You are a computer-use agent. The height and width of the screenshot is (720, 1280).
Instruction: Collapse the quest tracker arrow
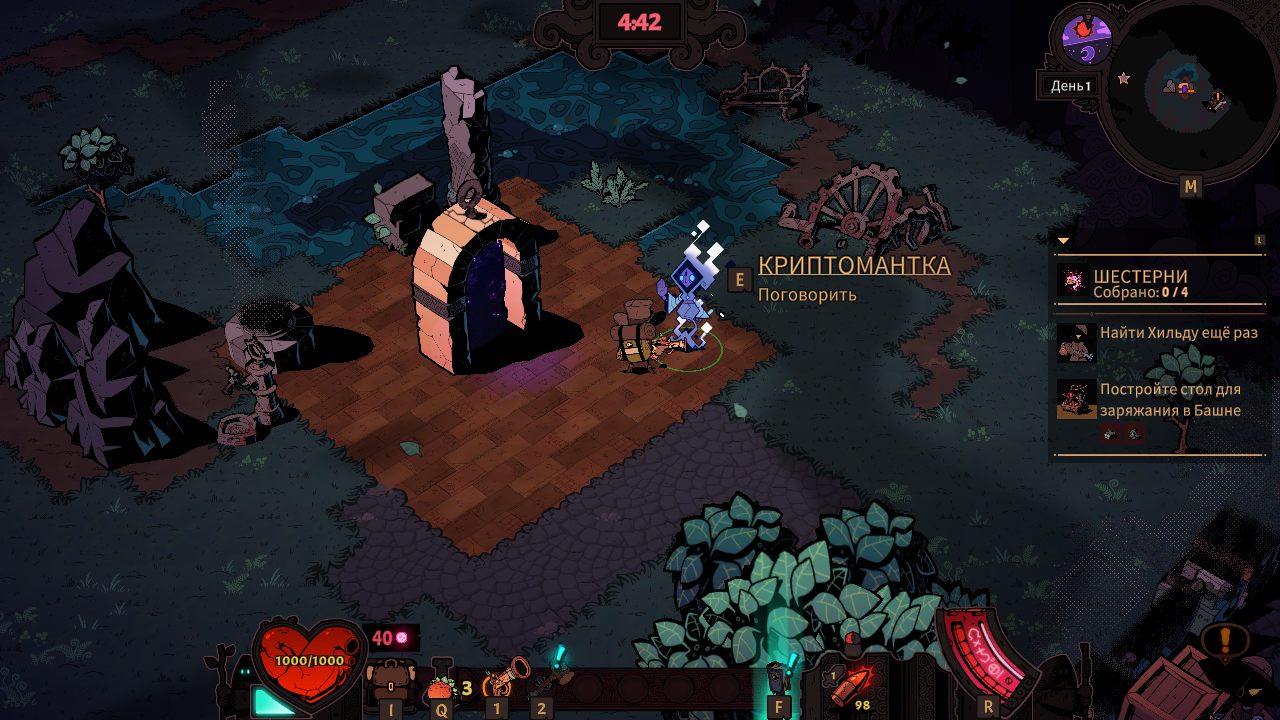1063,241
